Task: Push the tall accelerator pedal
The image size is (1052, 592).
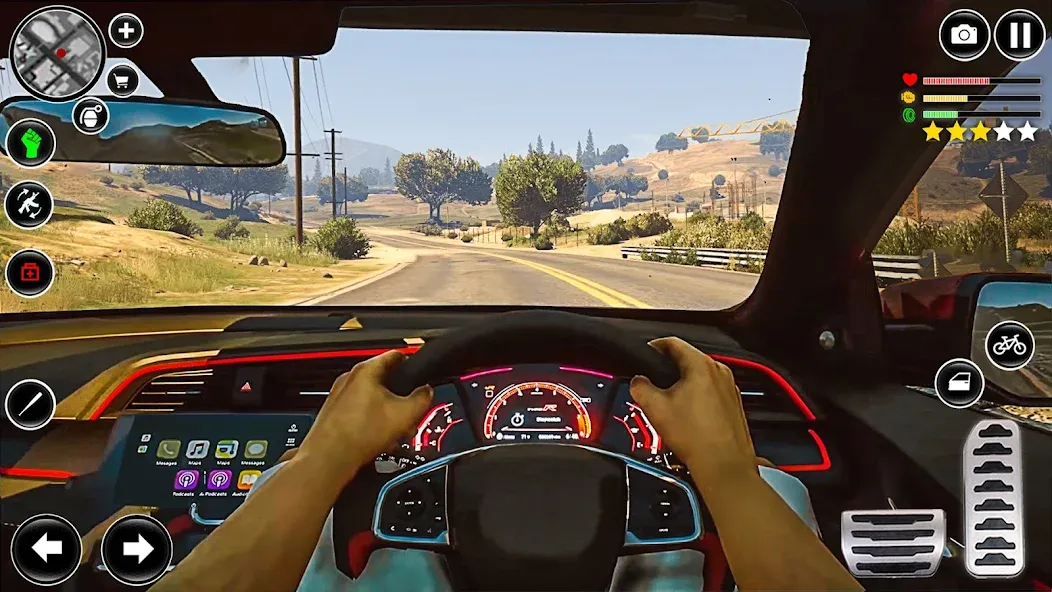Action: tap(991, 497)
